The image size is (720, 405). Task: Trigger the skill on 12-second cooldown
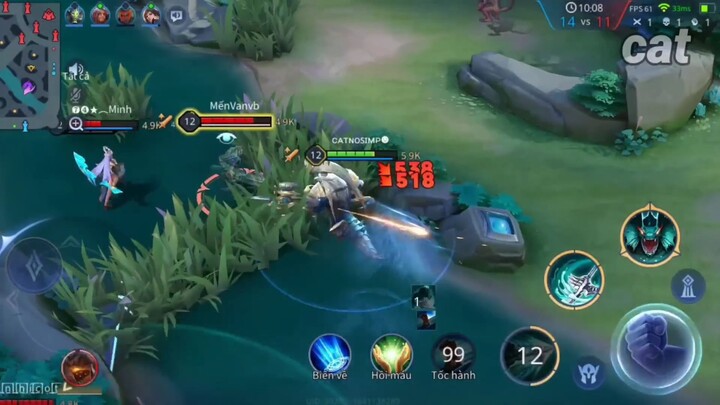(x=529, y=355)
